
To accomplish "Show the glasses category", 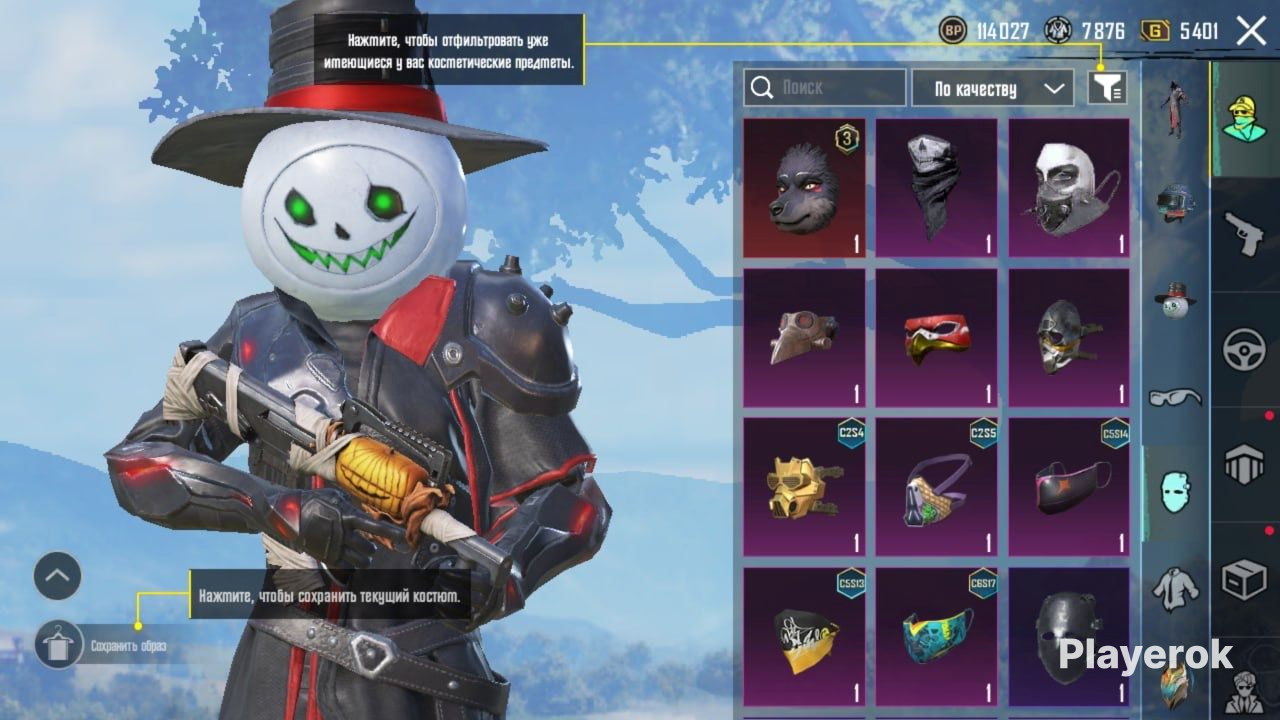I will (x=1175, y=398).
